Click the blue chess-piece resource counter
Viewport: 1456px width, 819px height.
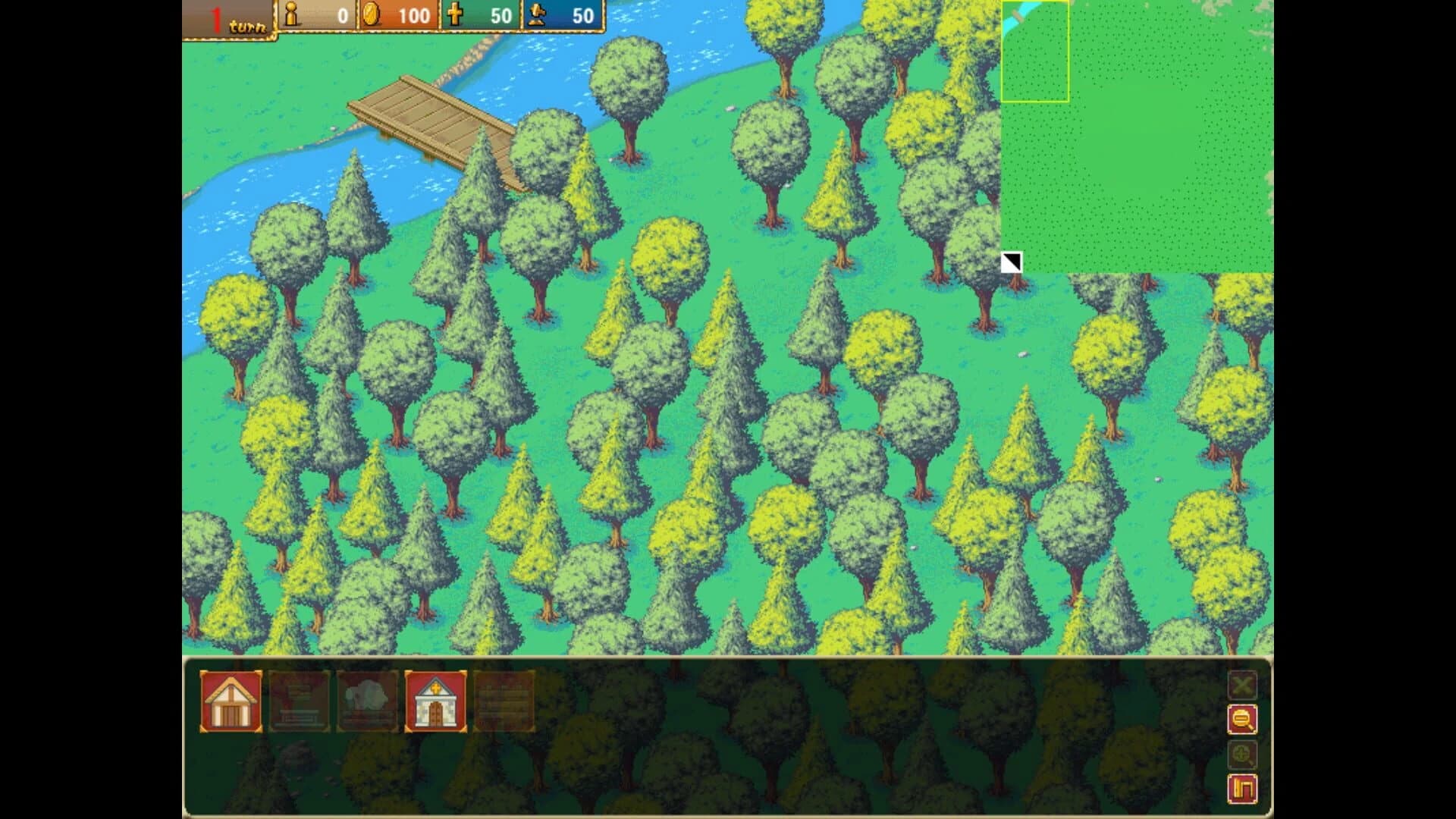tap(565, 14)
